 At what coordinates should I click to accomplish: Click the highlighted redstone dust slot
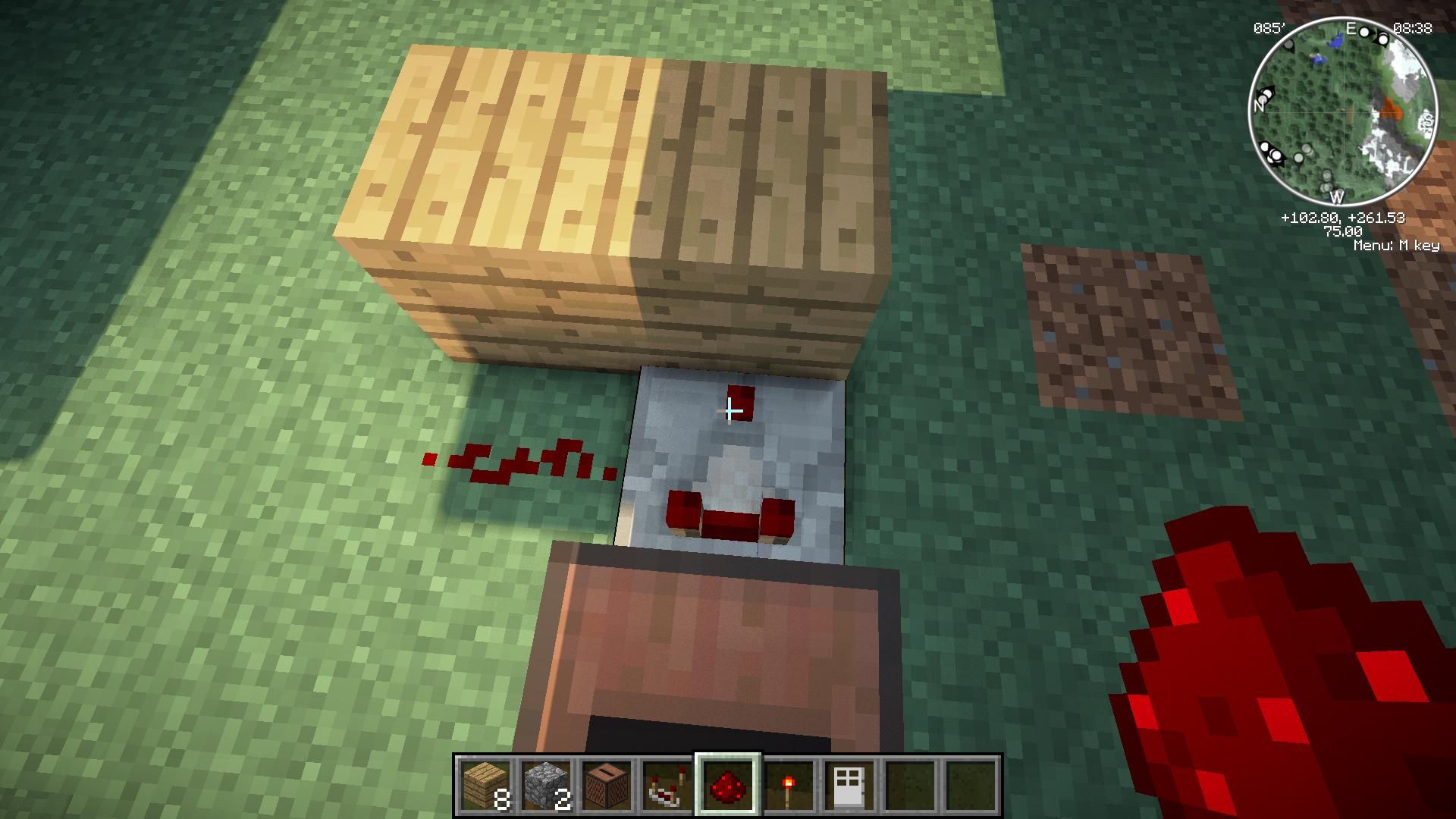[729, 786]
